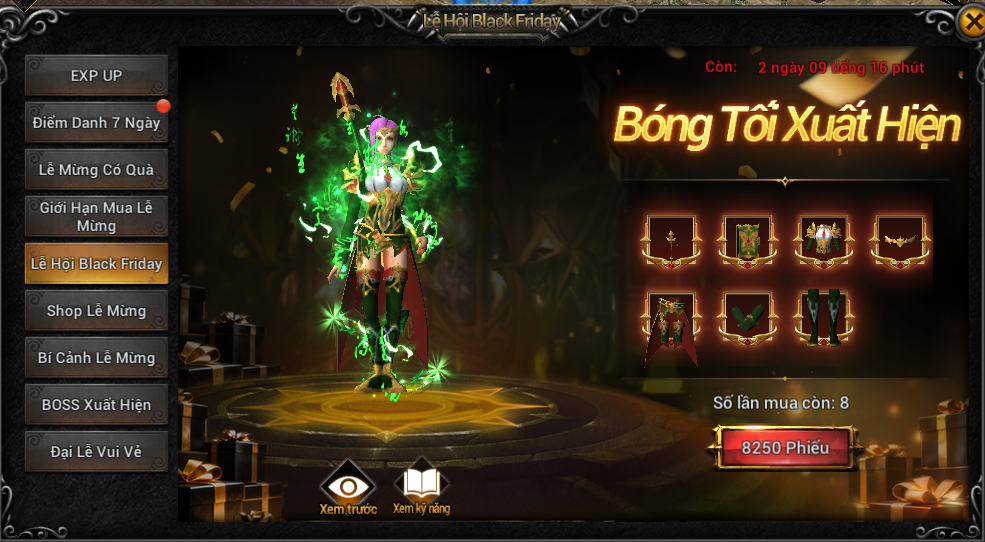Viewport: 985px width, 542px height.
Task: Open the EXP UP event tab
Action: (96, 76)
